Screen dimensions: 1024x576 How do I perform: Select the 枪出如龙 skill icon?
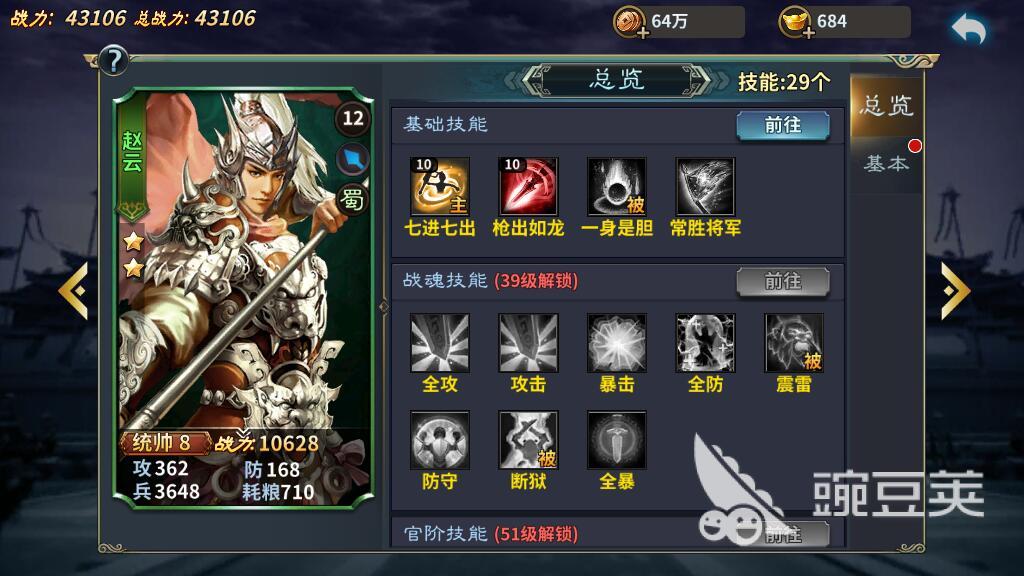pyautogui.click(x=528, y=186)
